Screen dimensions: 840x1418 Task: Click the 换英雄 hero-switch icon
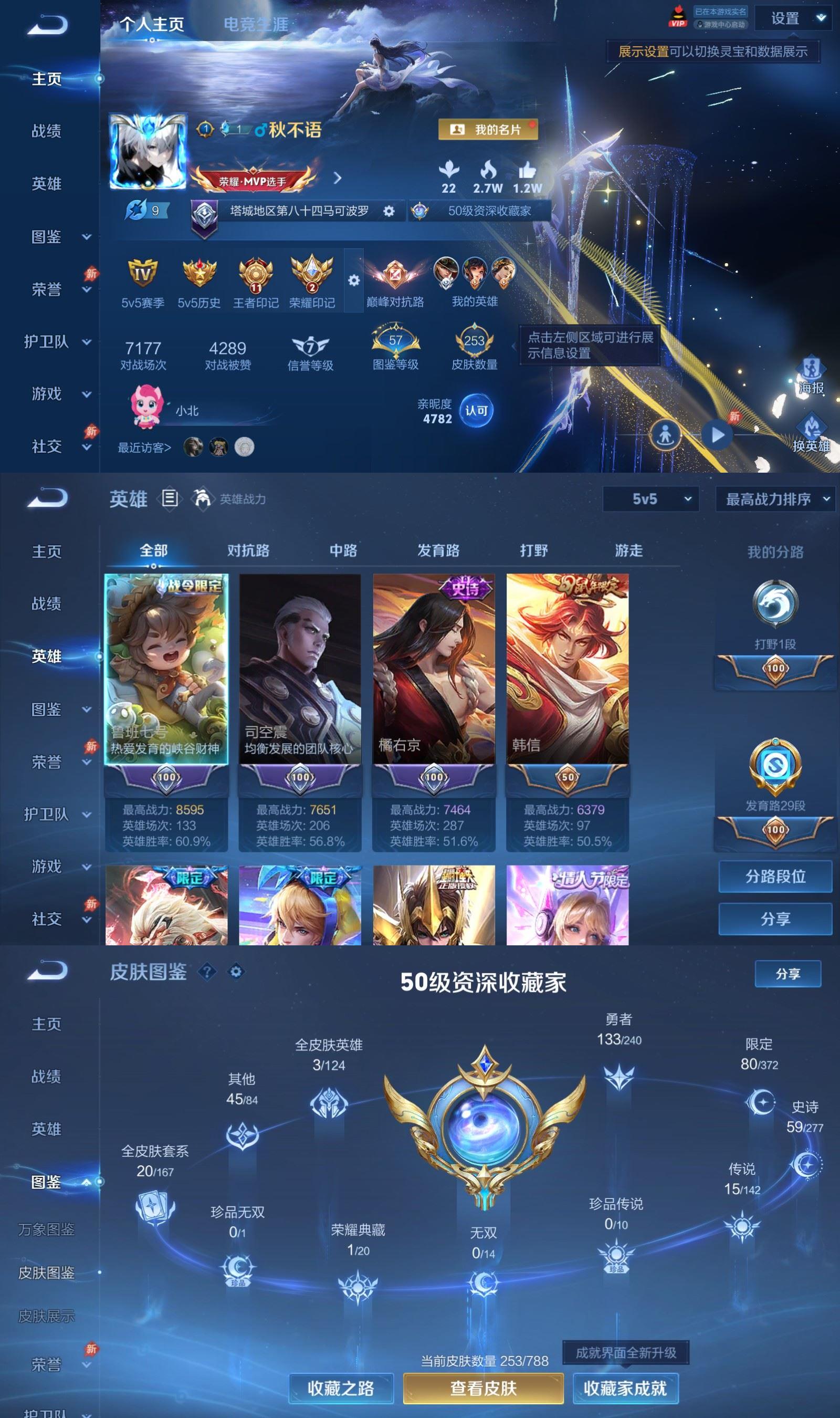pyautogui.click(x=811, y=426)
